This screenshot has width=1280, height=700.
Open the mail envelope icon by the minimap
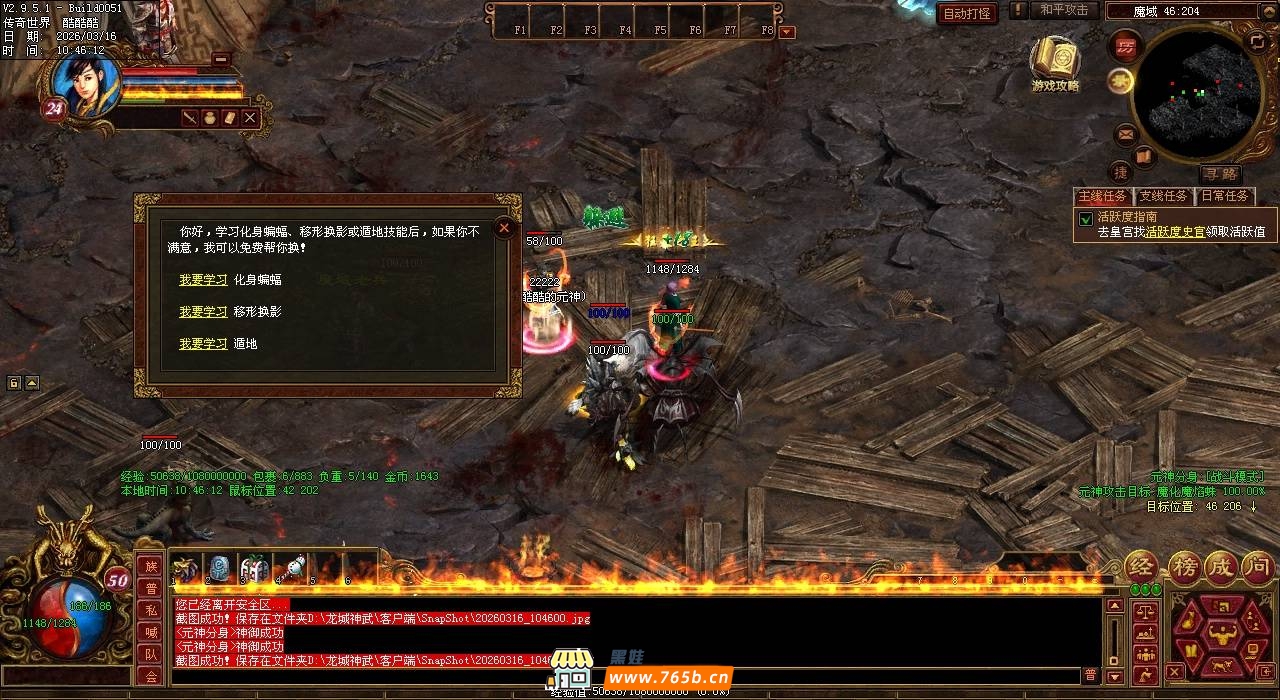click(x=1126, y=132)
